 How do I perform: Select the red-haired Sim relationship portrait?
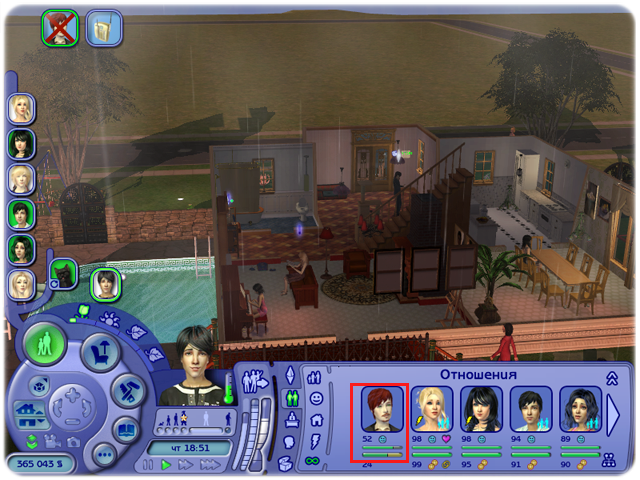[382, 409]
